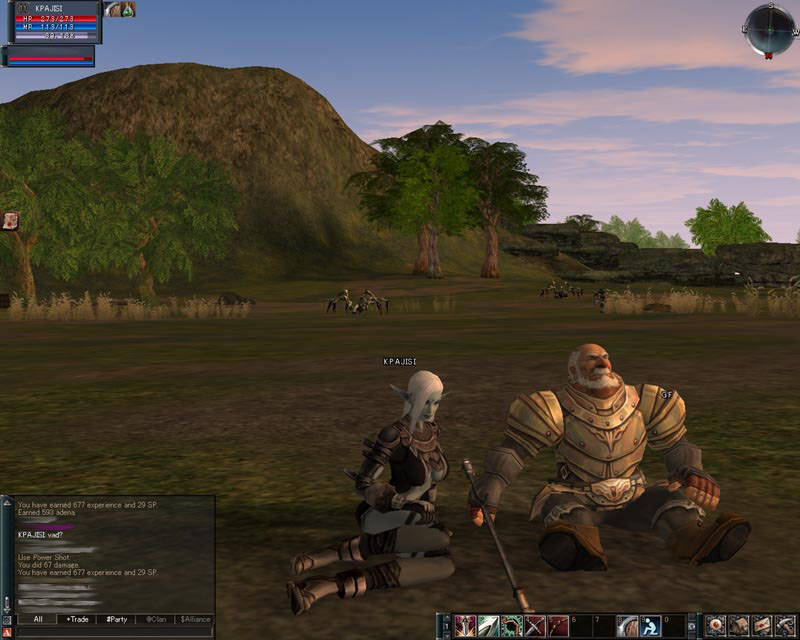Open the +Trade chat tab
The image size is (800, 640).
76,619
